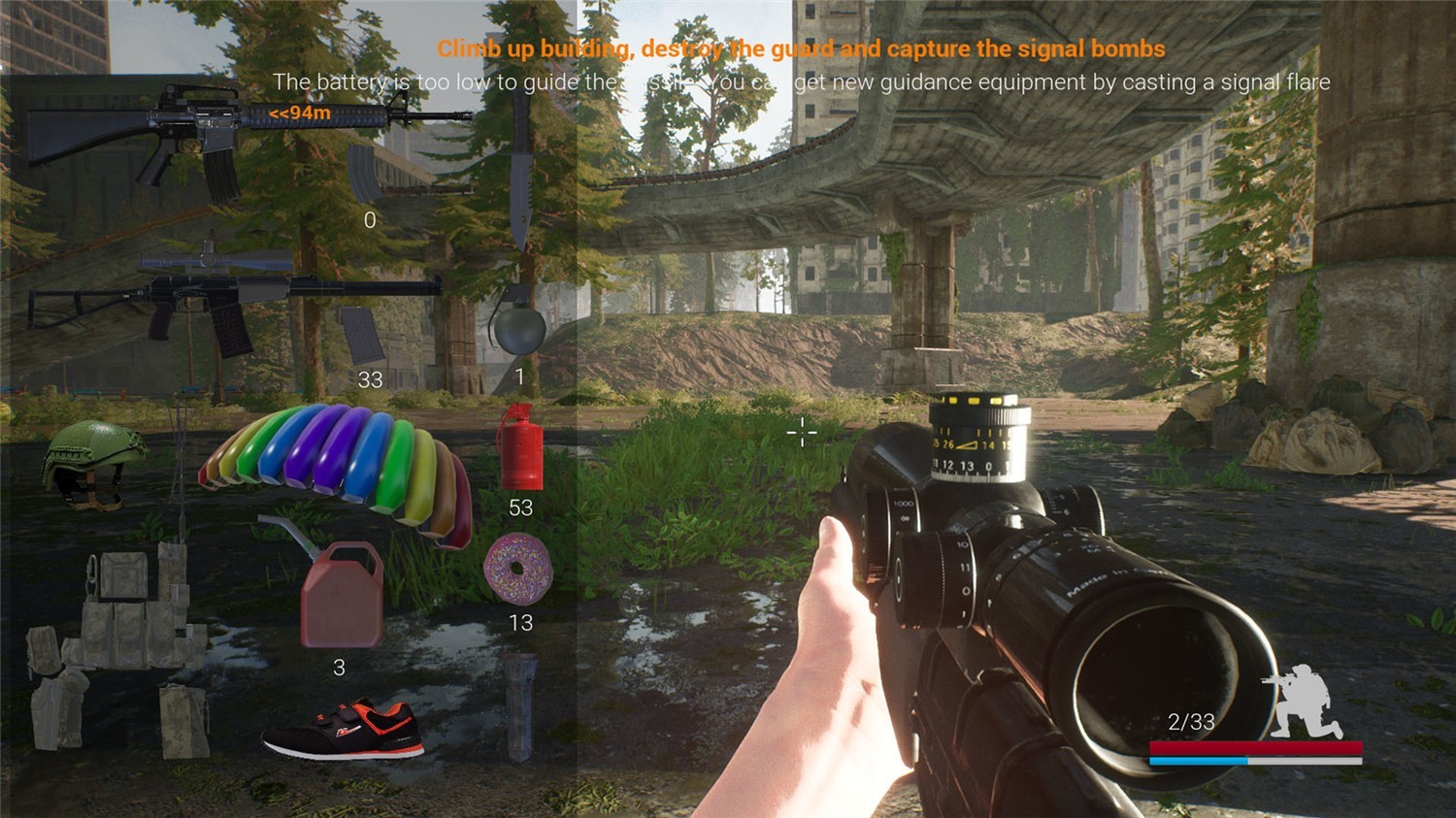This screenshot has height=818, width=1456.
Task: Equip the rainbow parachute item
Action: (340, 466)
